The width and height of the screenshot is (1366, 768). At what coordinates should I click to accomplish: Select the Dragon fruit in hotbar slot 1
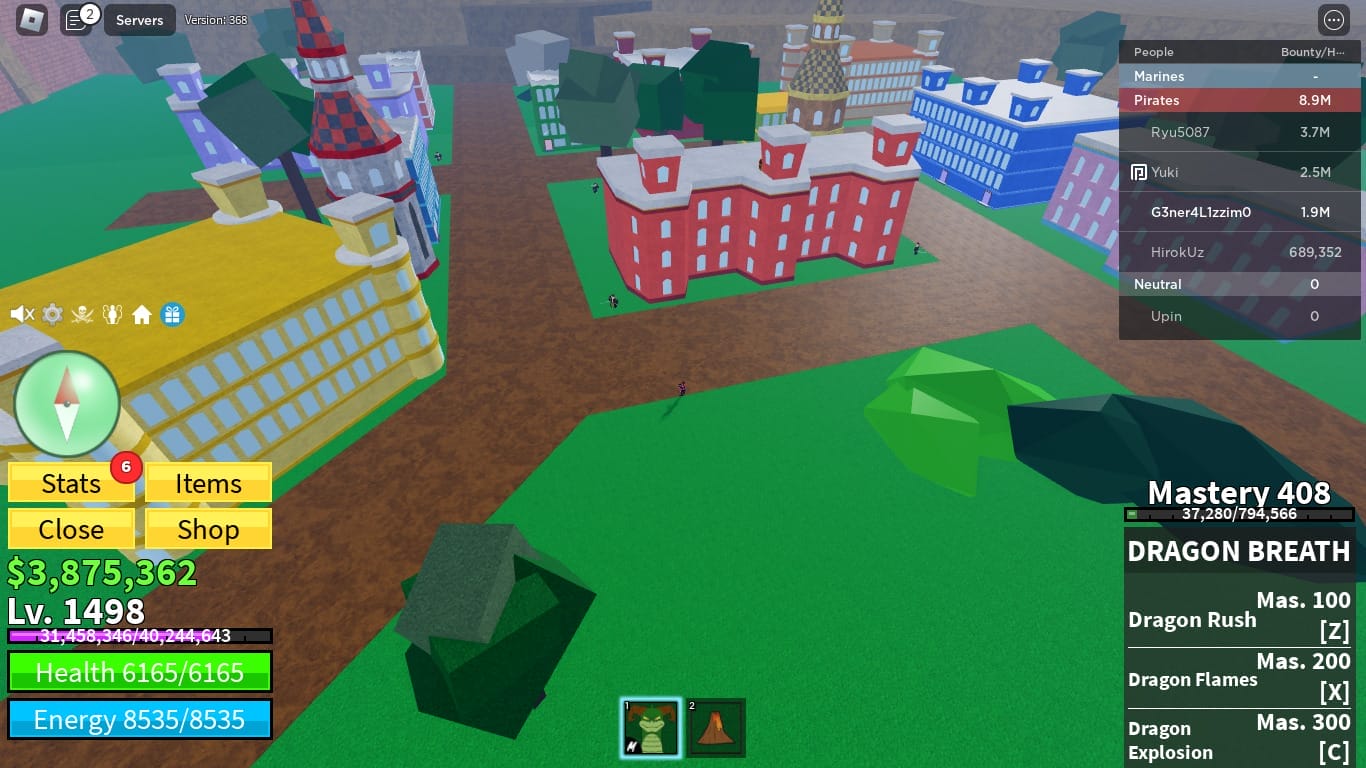(x=651, y=727)
